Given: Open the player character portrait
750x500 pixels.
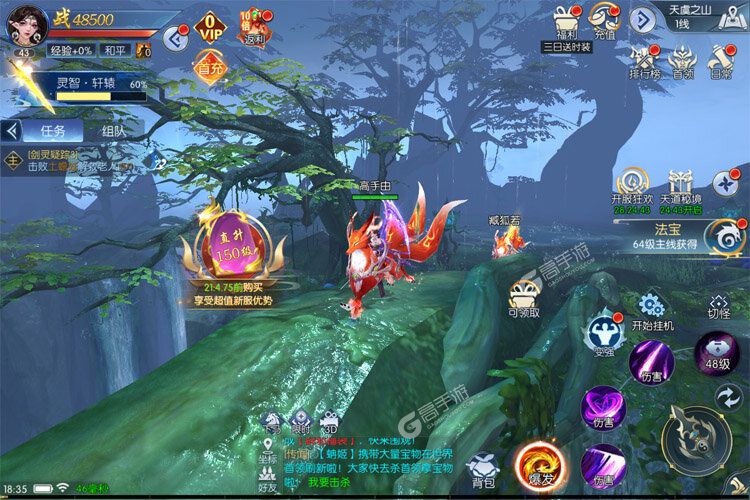Looking at the screenshot, I should click(x=25, y=27).
